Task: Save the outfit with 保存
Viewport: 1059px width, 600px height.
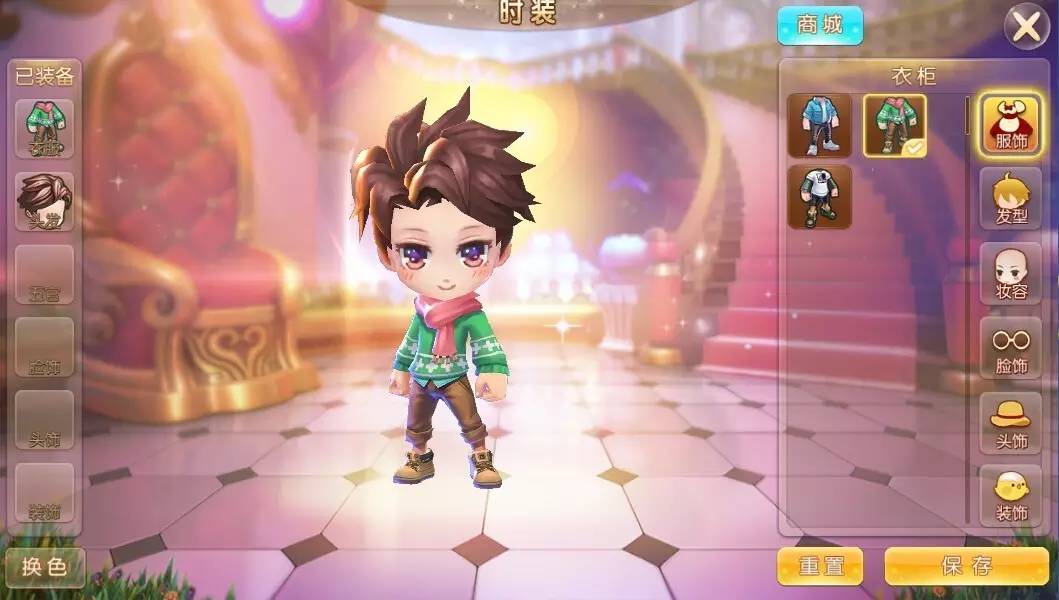Action: pos(965,566)
